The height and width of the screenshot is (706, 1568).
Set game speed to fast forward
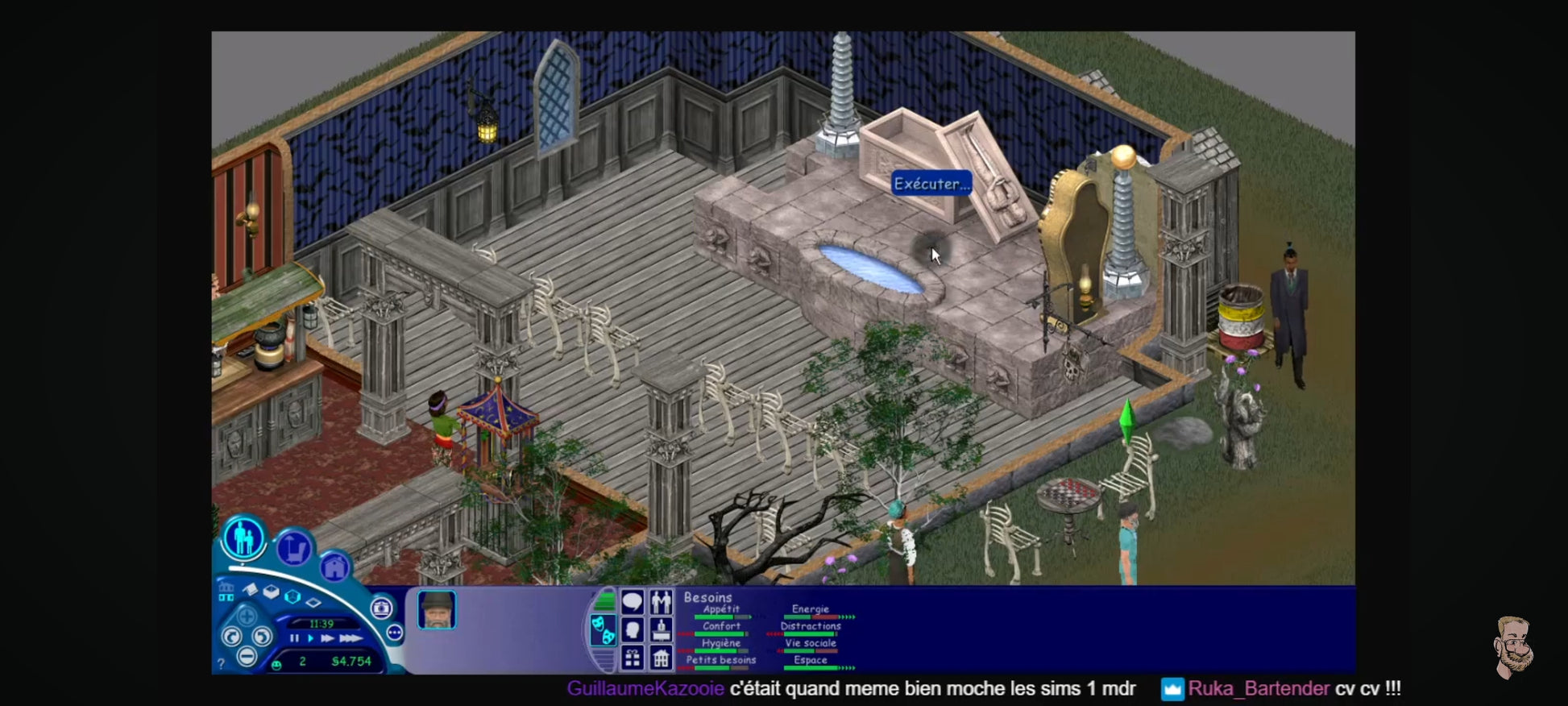(327, 638)
